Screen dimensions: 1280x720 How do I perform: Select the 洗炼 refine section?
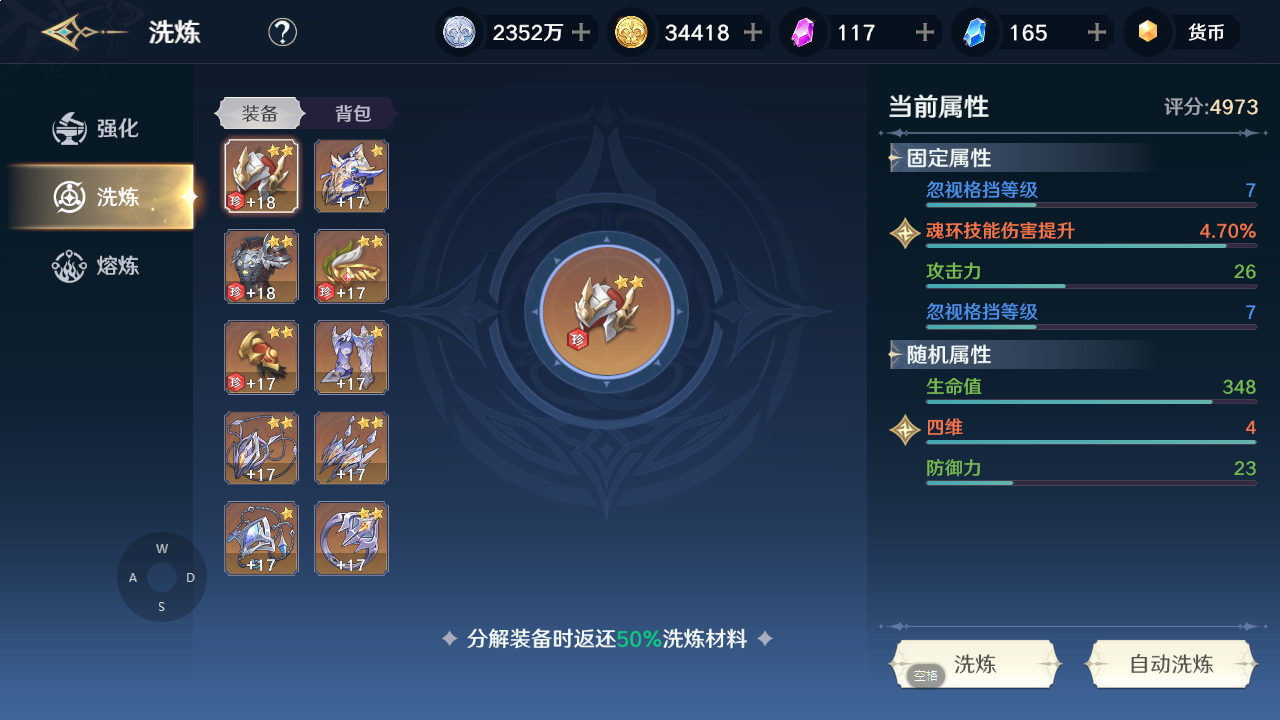tap(100, 197)
